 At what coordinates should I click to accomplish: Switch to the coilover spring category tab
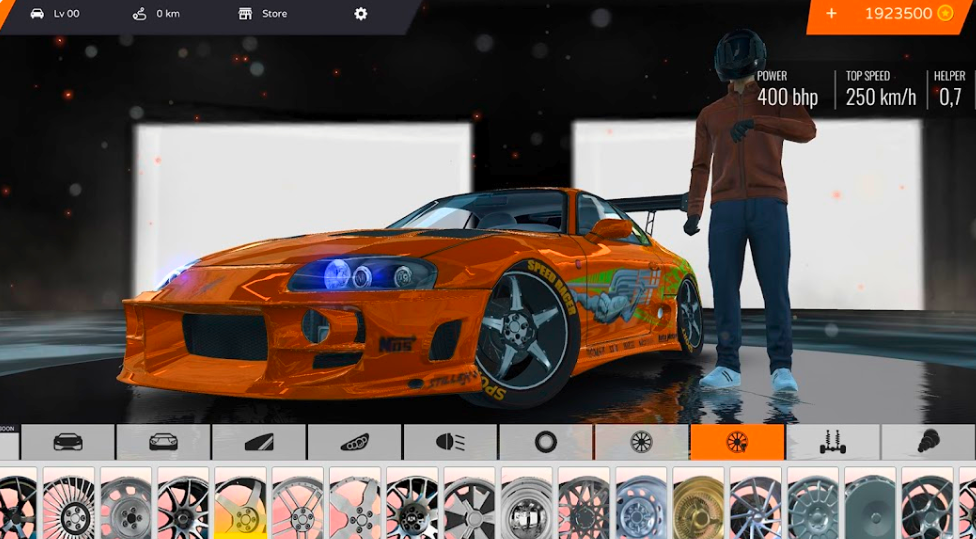pyautogui.click(x=927, y=442)
